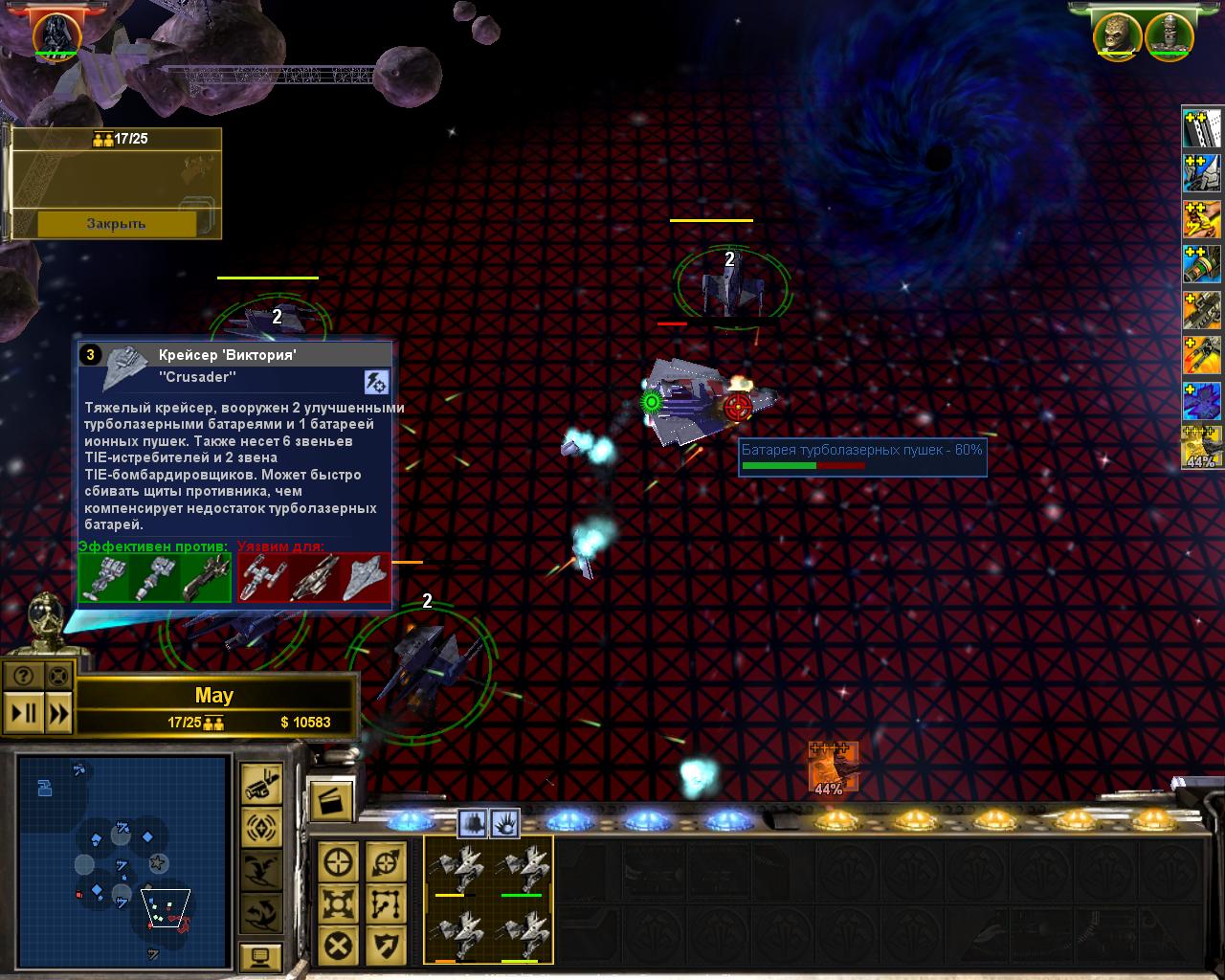This screenshot has width=1225, height=980.
Task: Click the stop command X button
Action: pos(339,947)
